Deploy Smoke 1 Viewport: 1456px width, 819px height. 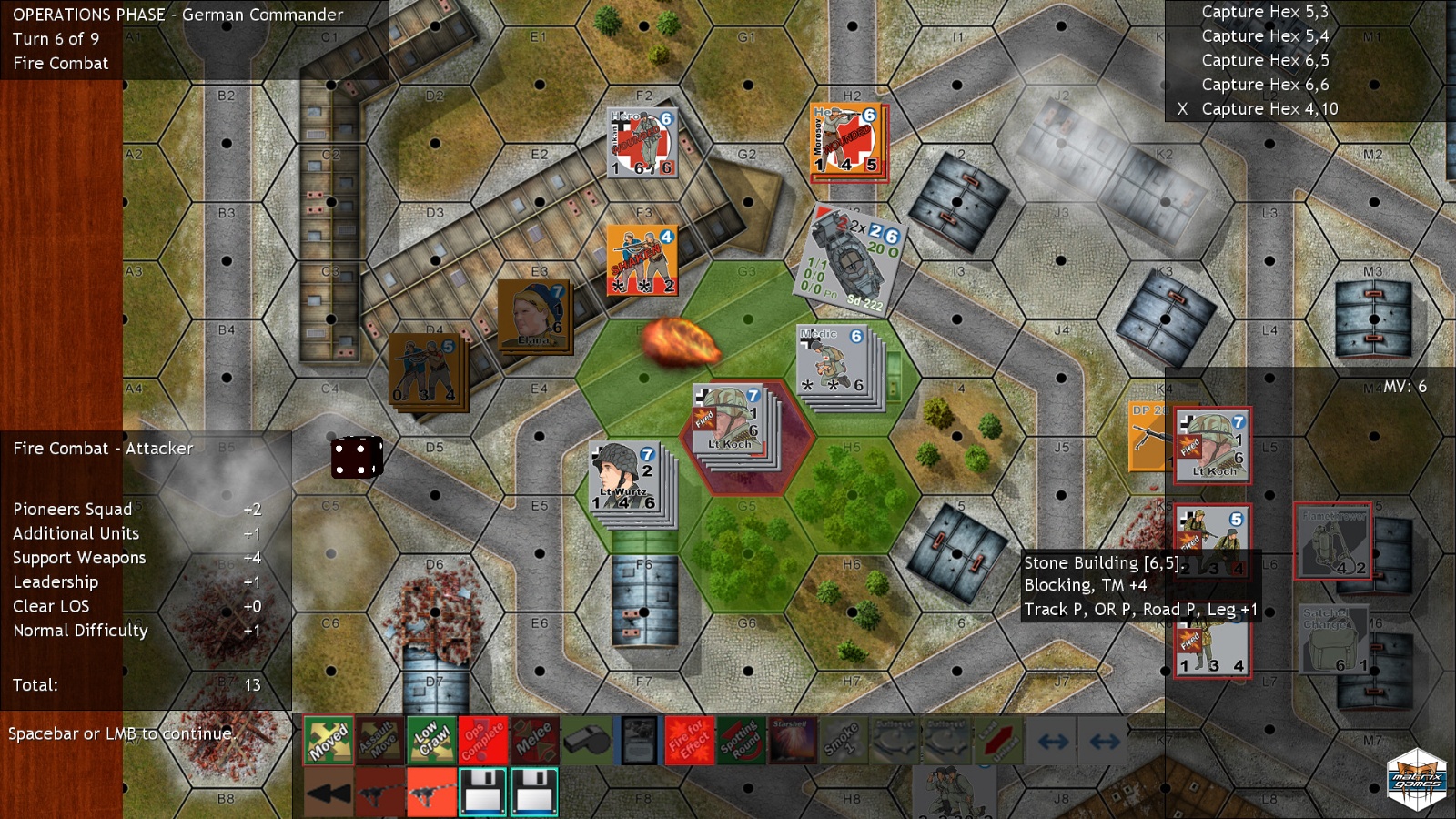click(x=844, y=740)
